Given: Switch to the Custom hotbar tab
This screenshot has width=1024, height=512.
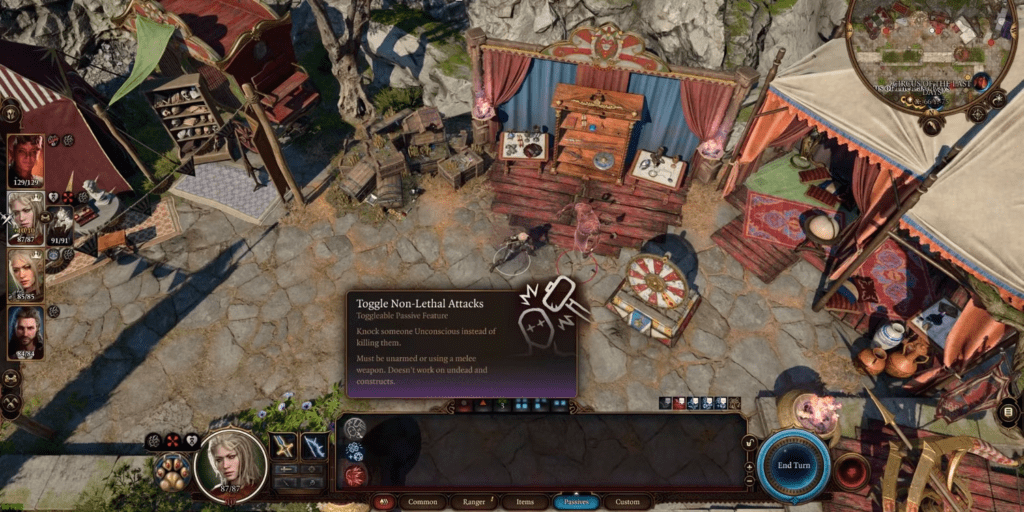Looking at the screenshot, I should point(627,502).
